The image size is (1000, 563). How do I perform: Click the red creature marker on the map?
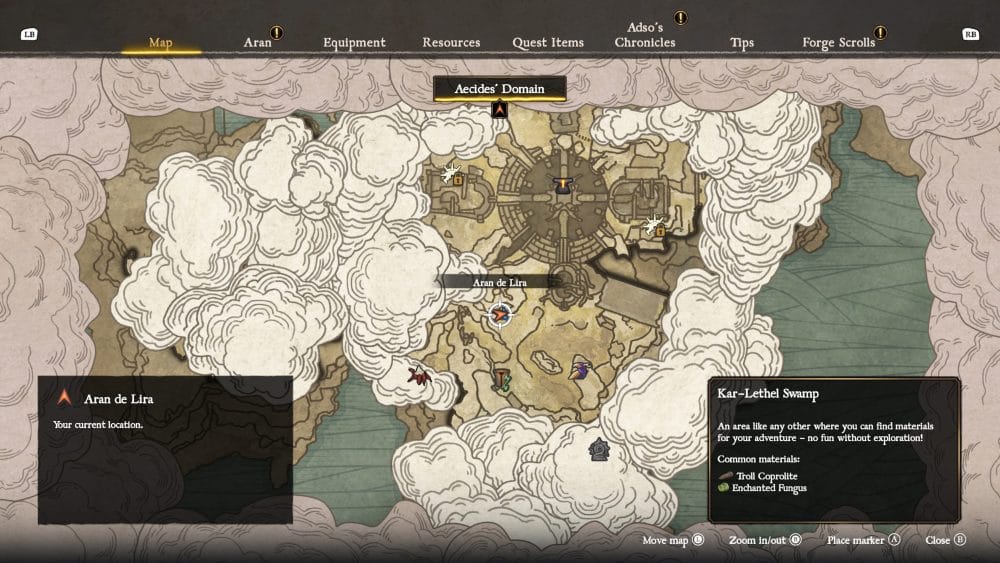tap(419, 376)
